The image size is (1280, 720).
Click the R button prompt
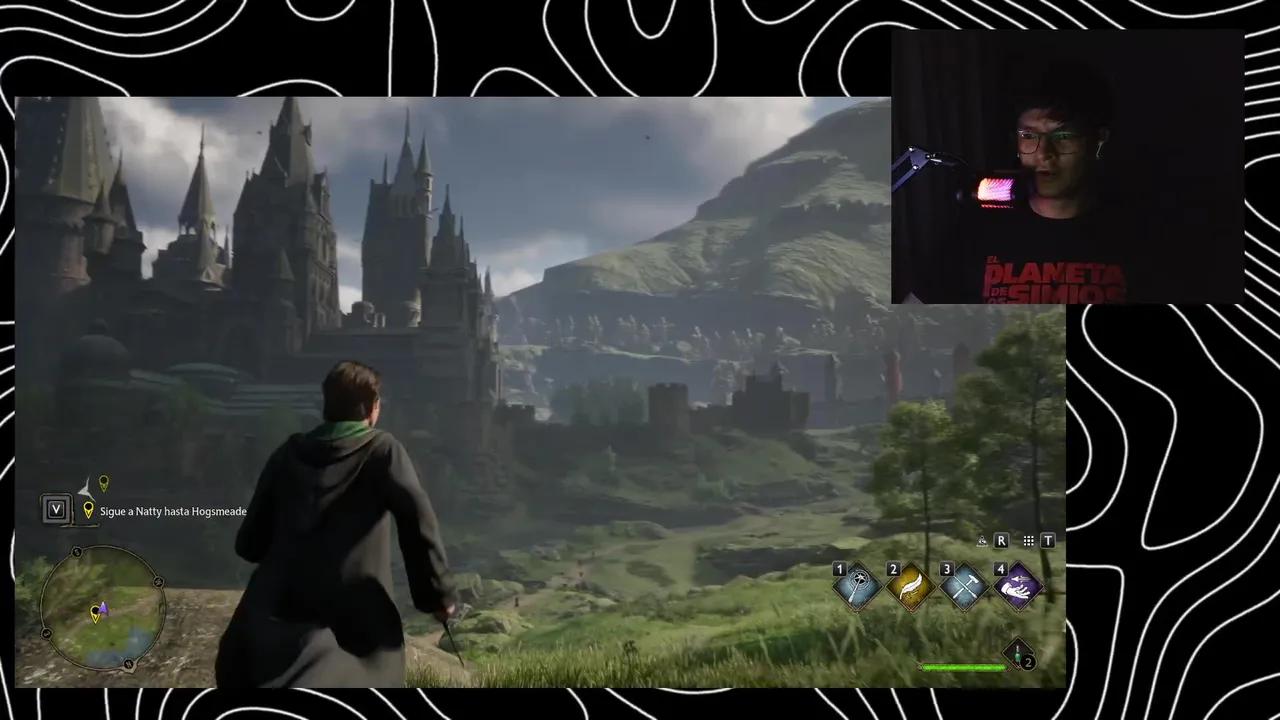[x=1001, y=540]
